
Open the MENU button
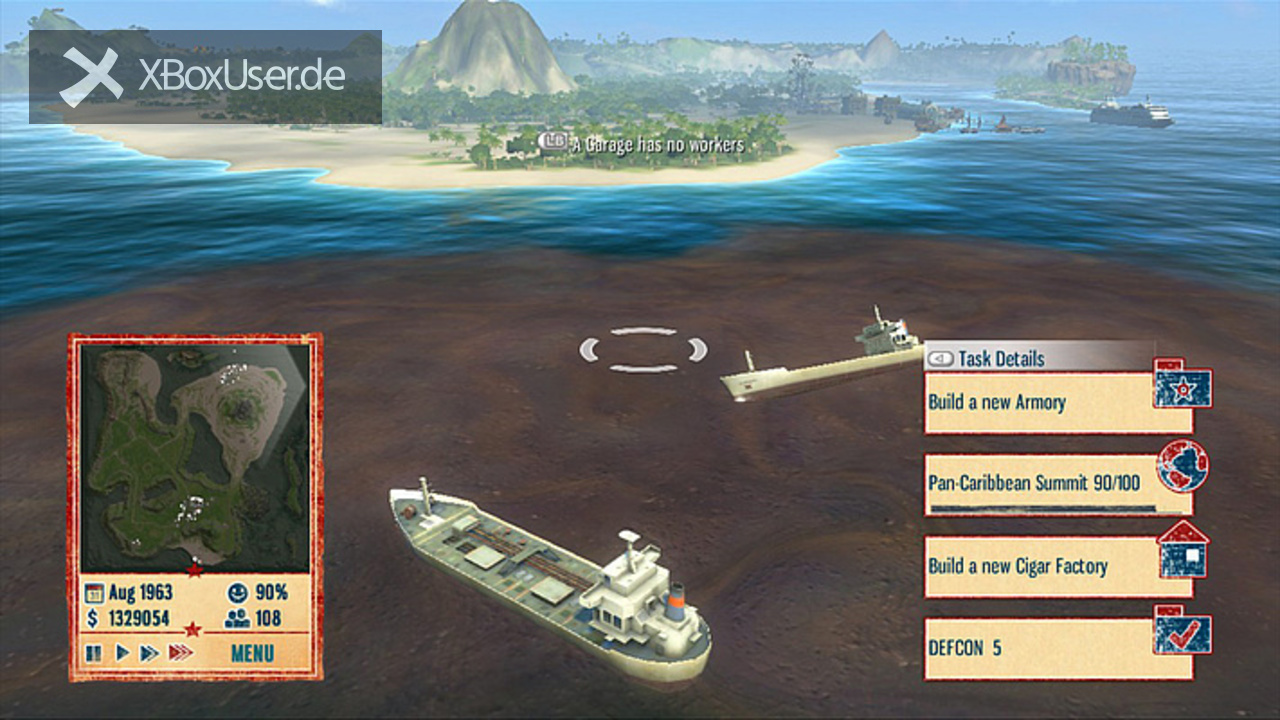pos(252,654)
